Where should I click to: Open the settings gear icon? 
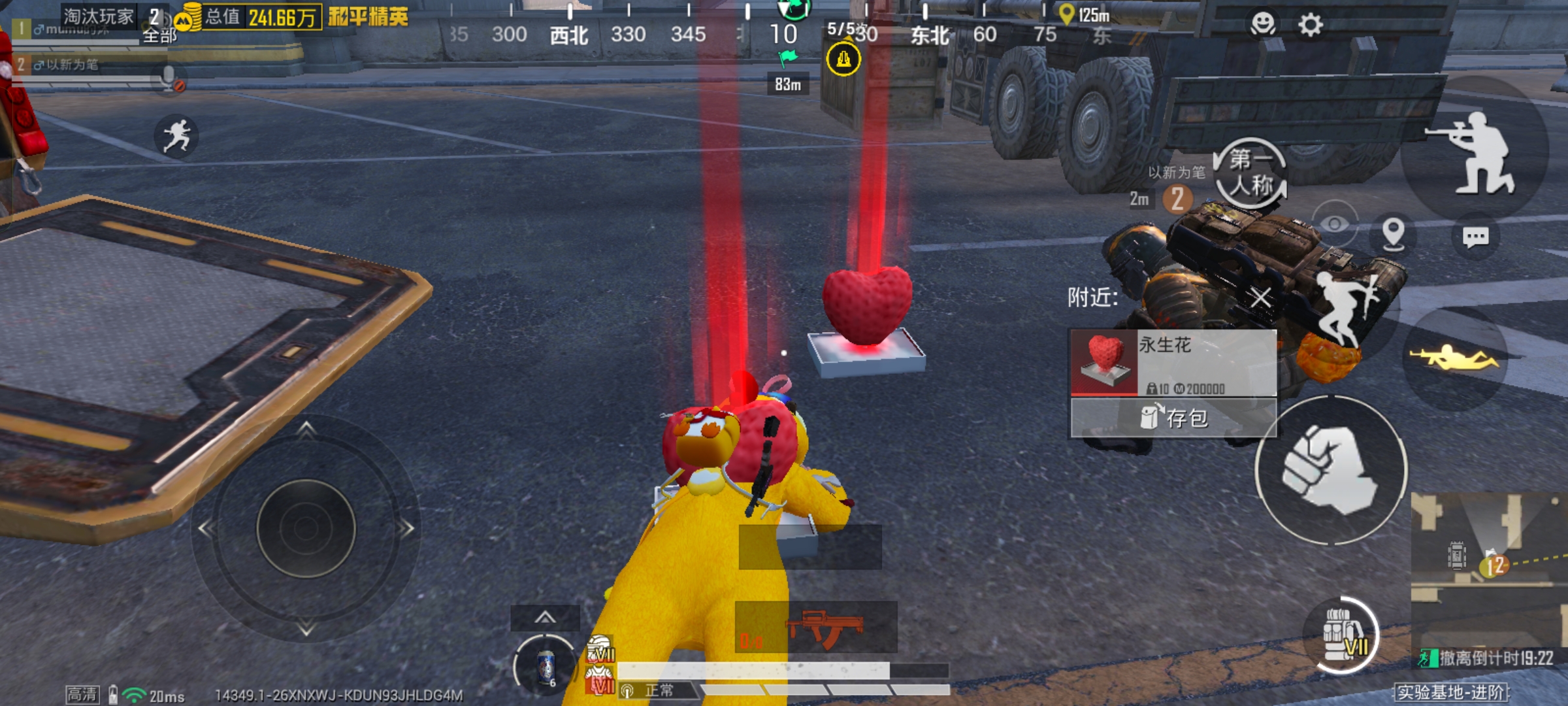(x=1310, y=25)
